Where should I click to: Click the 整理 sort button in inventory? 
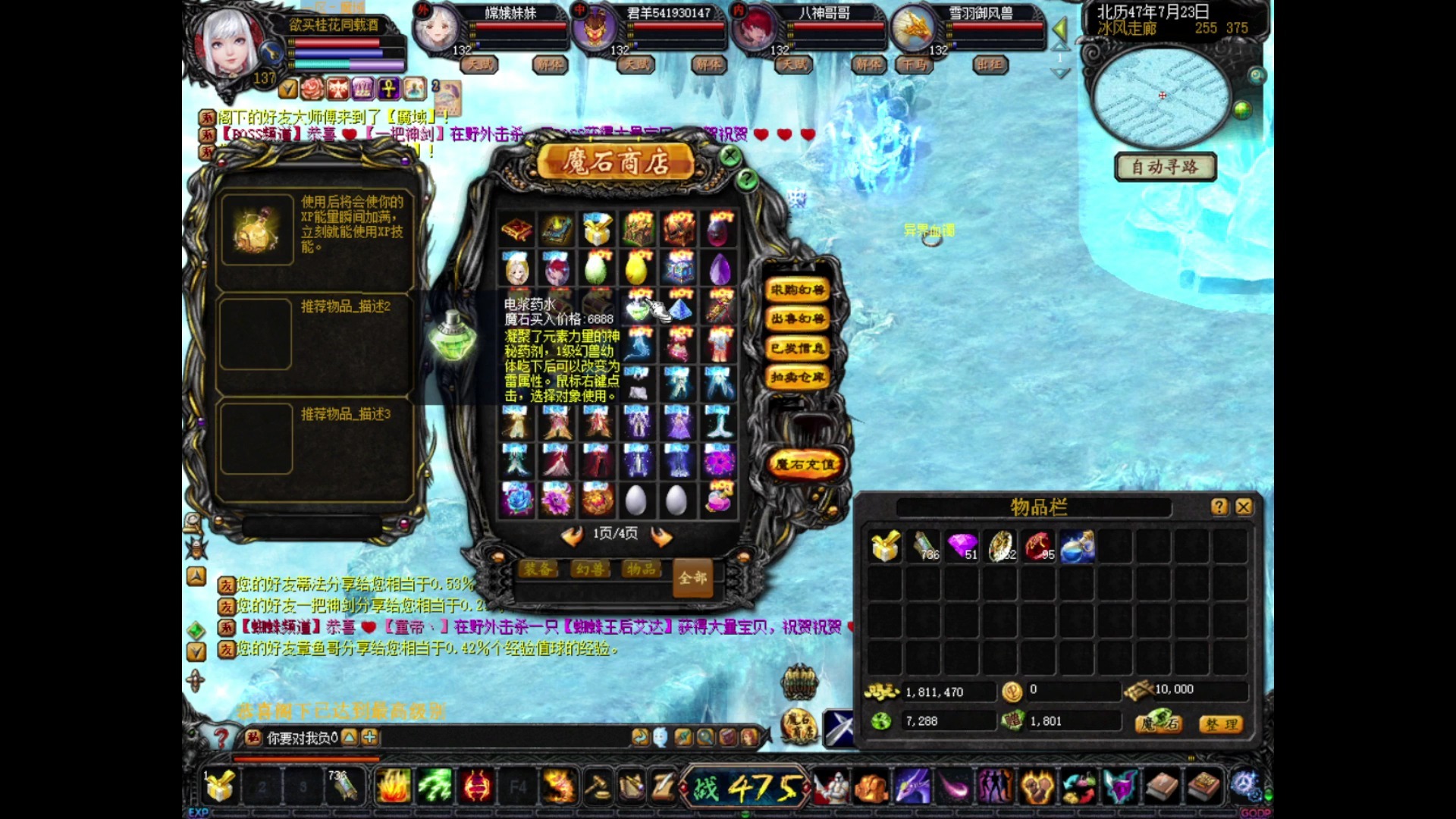pos(1221,724)
